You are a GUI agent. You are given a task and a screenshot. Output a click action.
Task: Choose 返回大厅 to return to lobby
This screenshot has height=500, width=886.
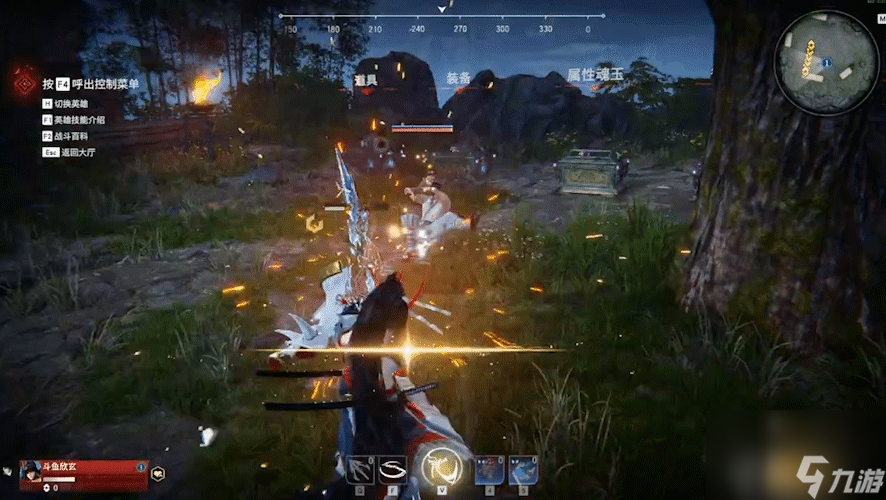pos(75,152)
